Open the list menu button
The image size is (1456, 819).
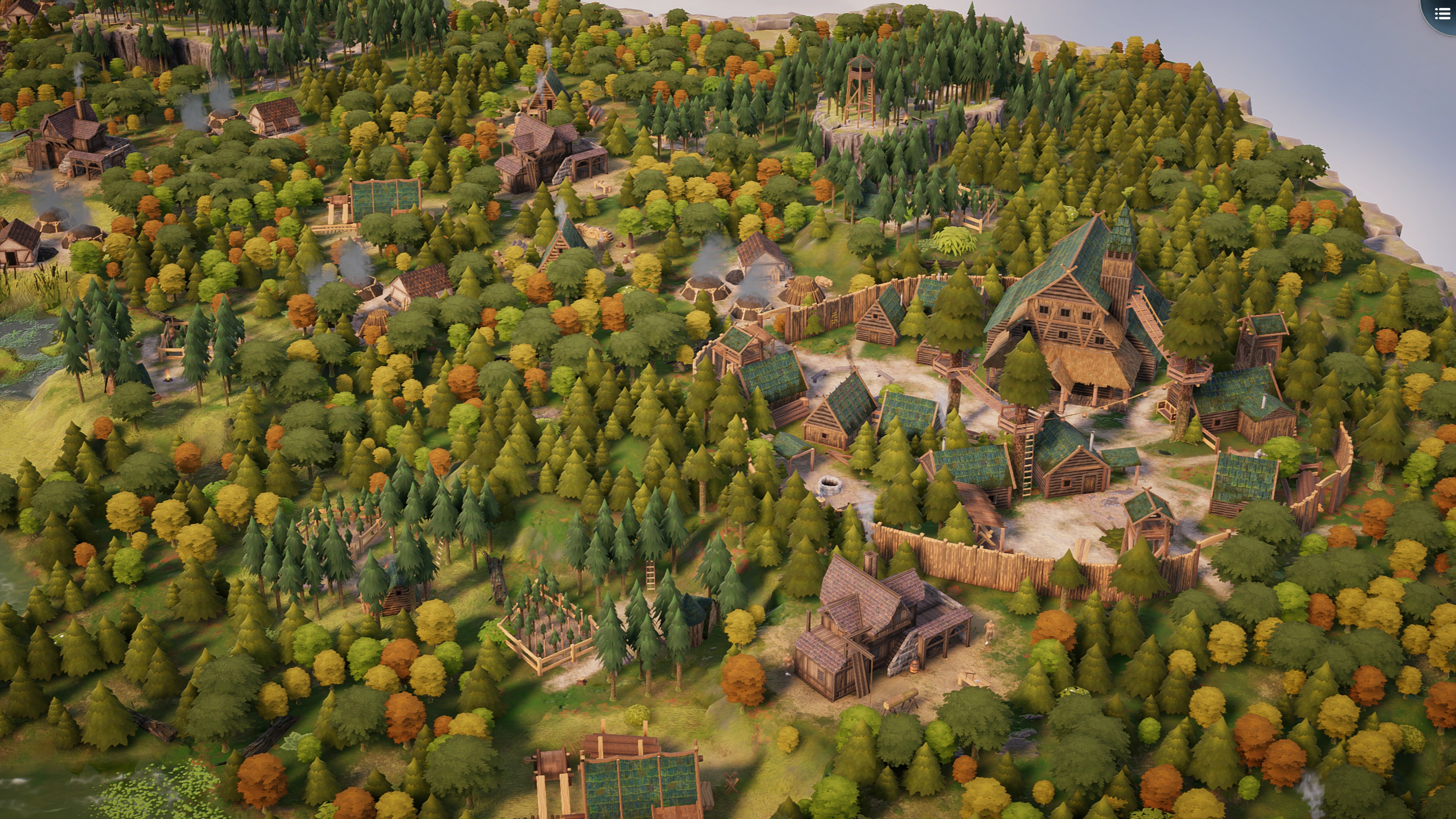coord(1442,14)
